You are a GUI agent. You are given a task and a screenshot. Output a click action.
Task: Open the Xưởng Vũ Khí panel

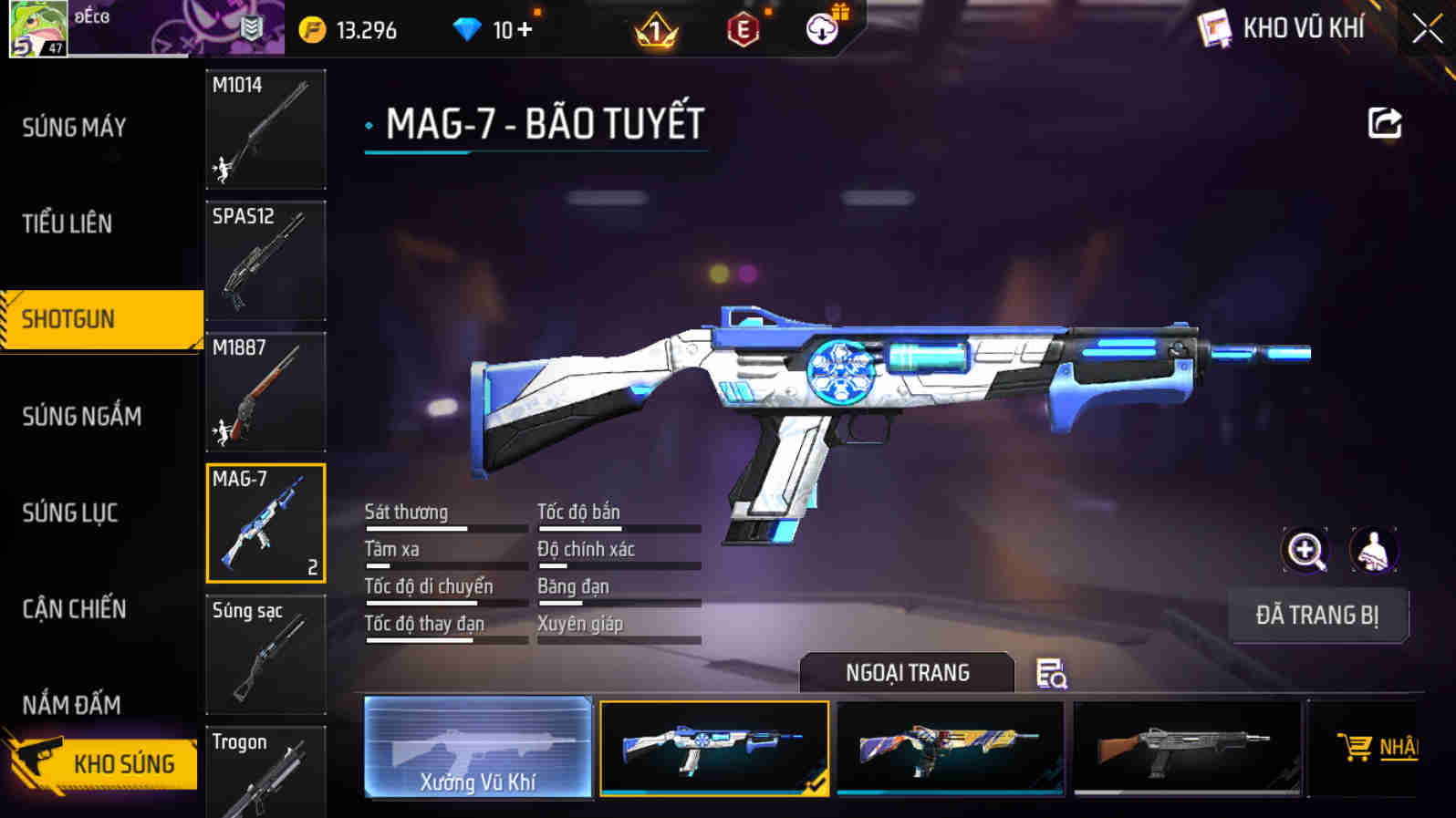pos(478,748)
